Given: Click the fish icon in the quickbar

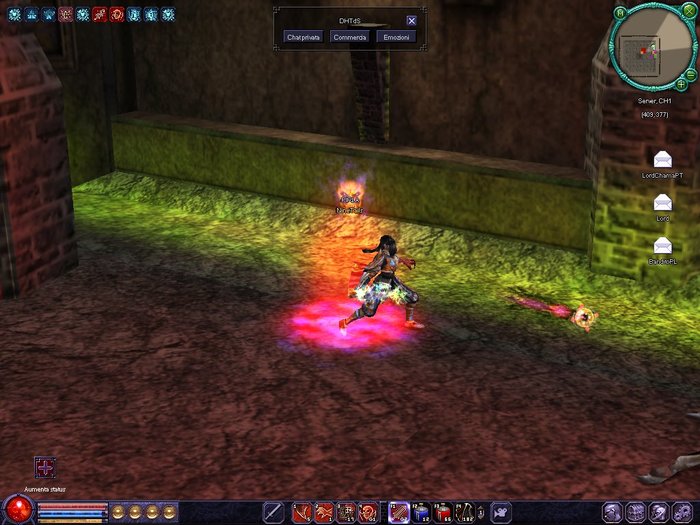Looking at the screenshot, I should pyautogui.click(x=500, y=512).
